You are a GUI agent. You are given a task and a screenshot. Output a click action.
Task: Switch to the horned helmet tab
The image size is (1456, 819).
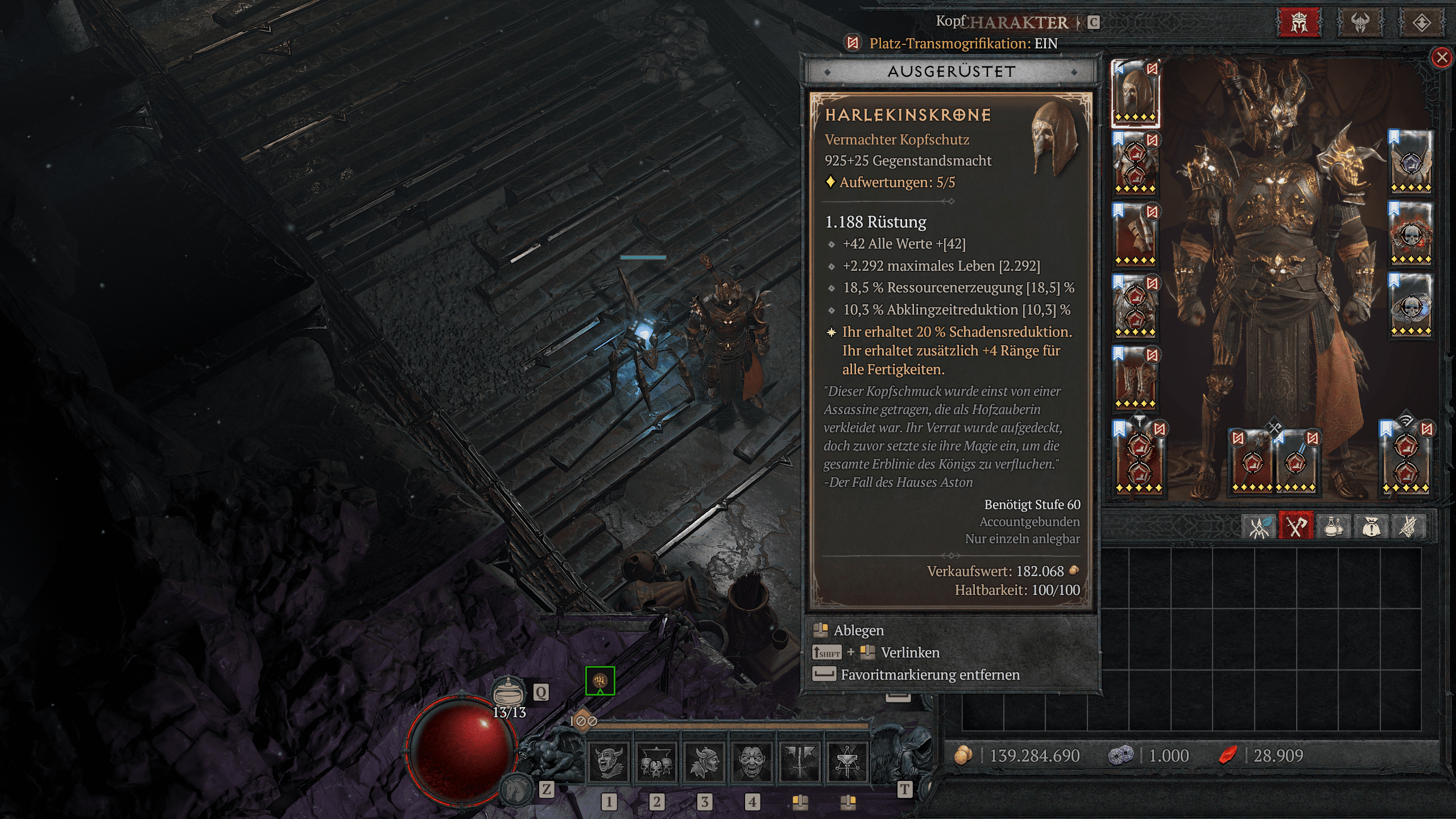click(1360, 23)
